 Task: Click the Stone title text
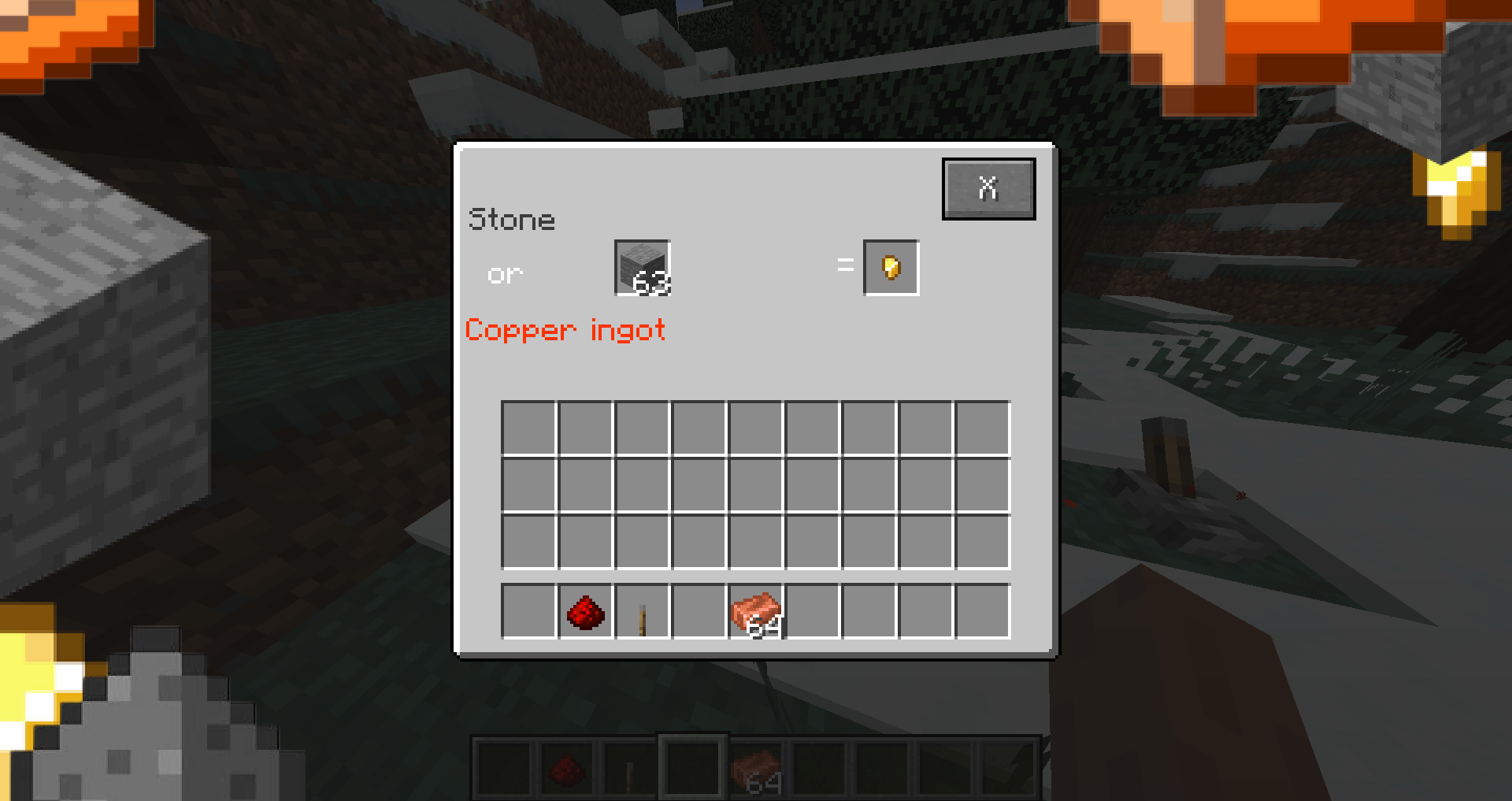pyautogui.click(x=512, y=219)
